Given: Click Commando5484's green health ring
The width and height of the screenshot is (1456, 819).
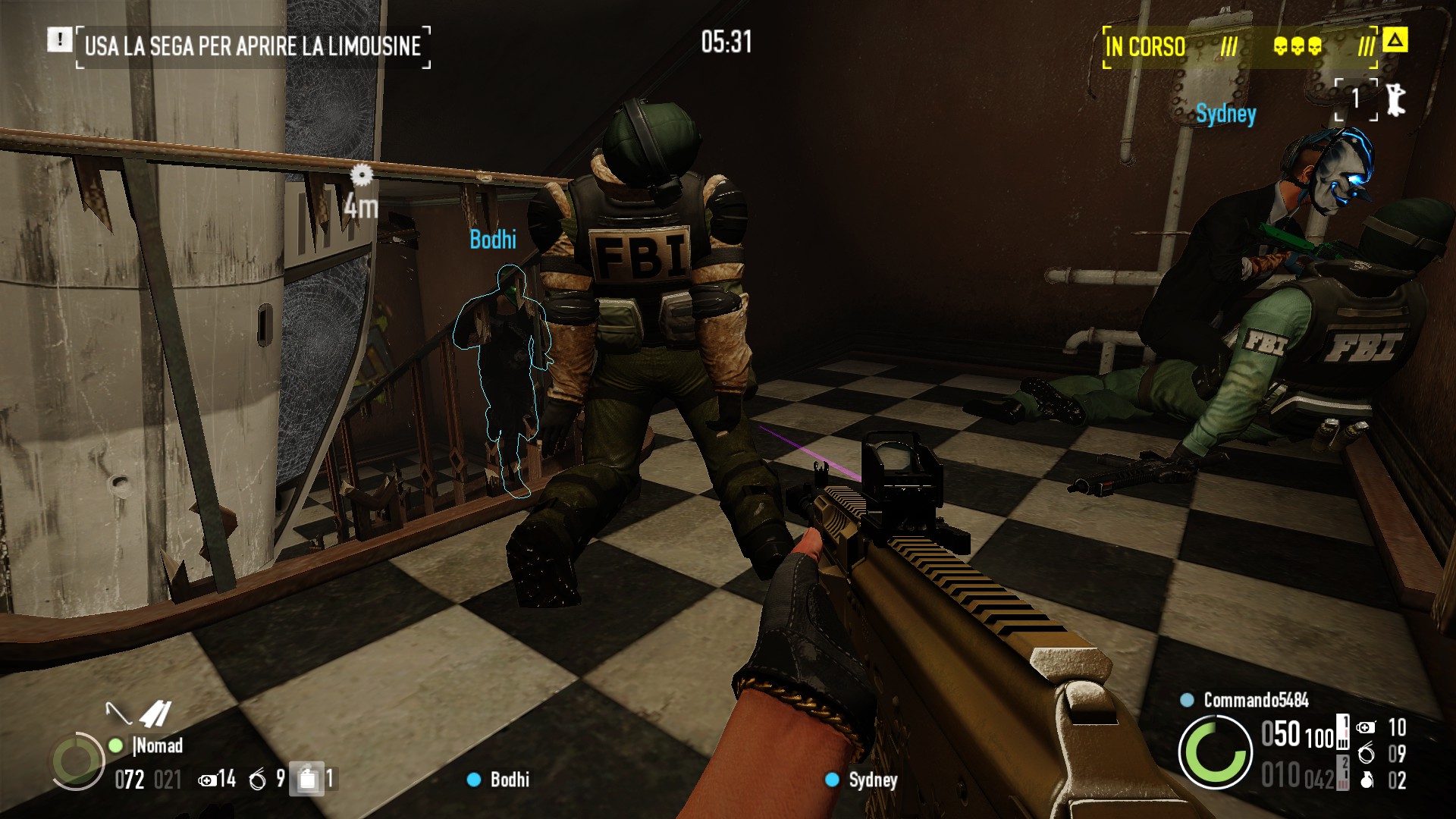Looking at the screenshot, I should point(1215,752).
